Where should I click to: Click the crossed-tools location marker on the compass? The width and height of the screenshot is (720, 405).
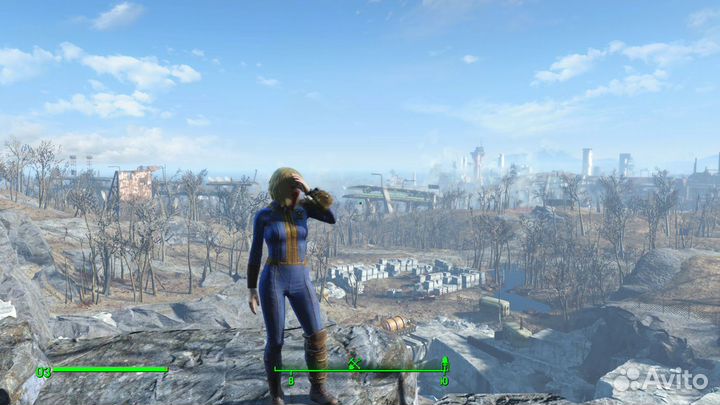(x=354, y=364)
